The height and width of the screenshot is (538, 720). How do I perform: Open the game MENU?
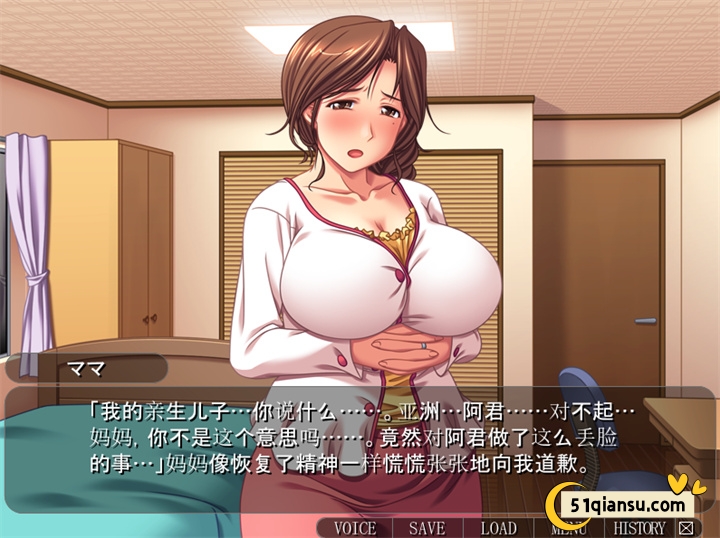click(x=568, y=527)
